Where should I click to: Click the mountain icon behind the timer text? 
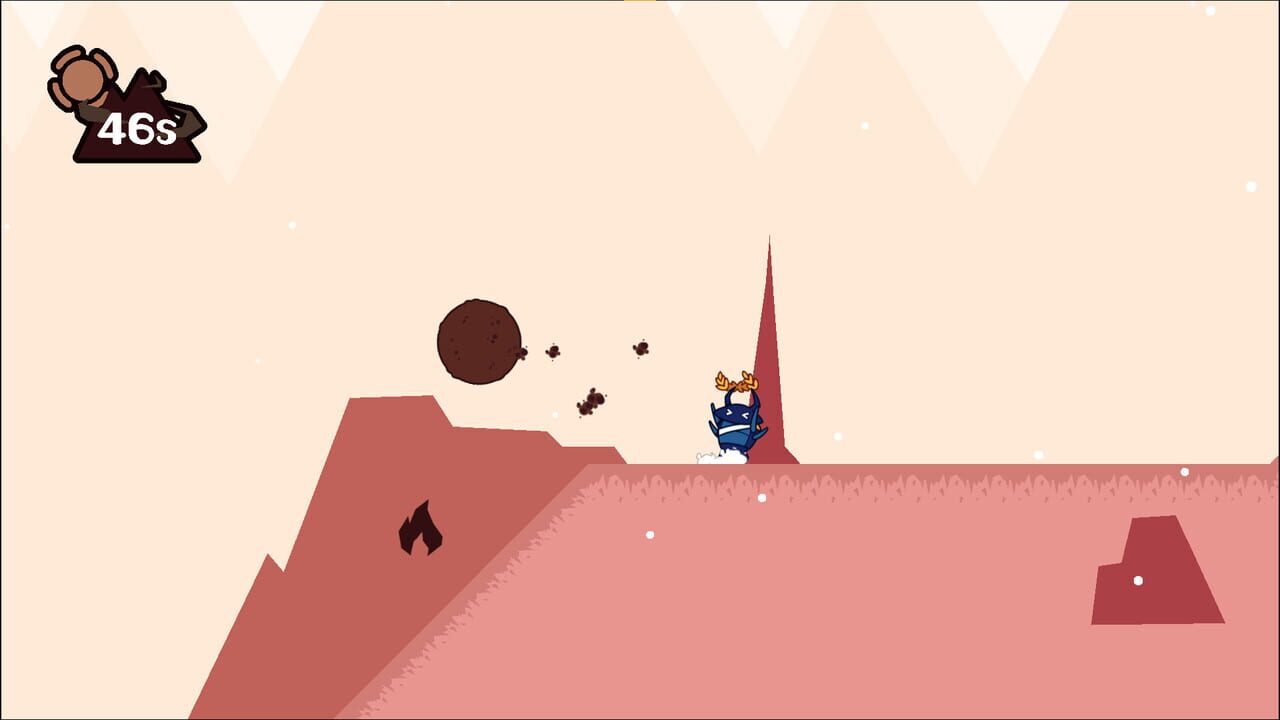[150, 105]
